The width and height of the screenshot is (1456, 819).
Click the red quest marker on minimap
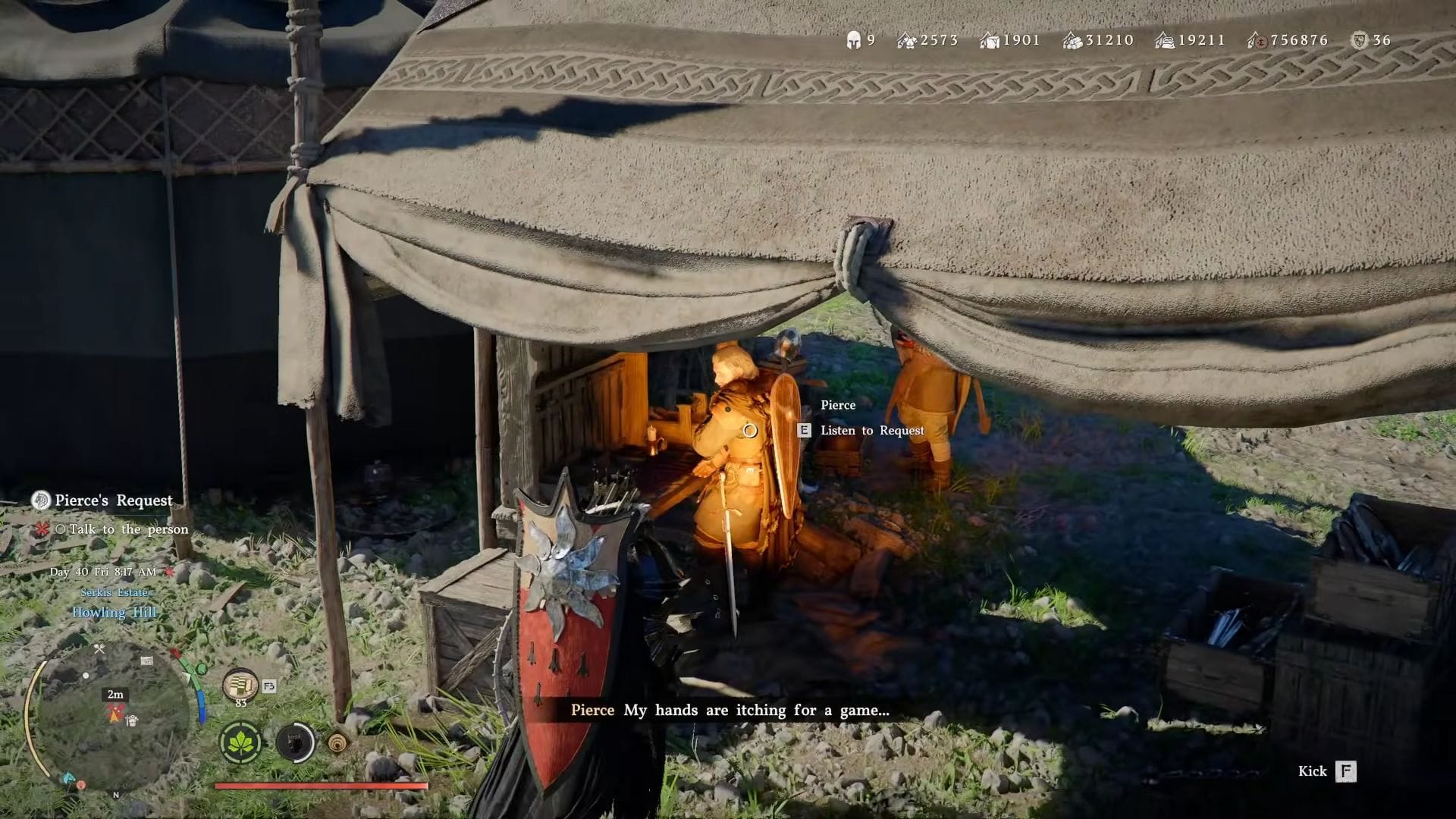click(115, 711)
